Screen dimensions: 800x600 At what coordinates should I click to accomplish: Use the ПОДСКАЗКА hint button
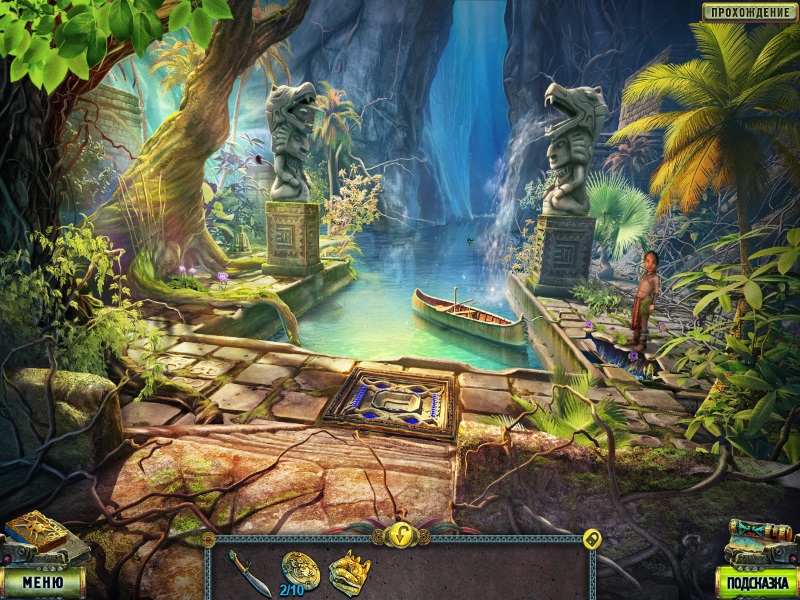[757, 581]
